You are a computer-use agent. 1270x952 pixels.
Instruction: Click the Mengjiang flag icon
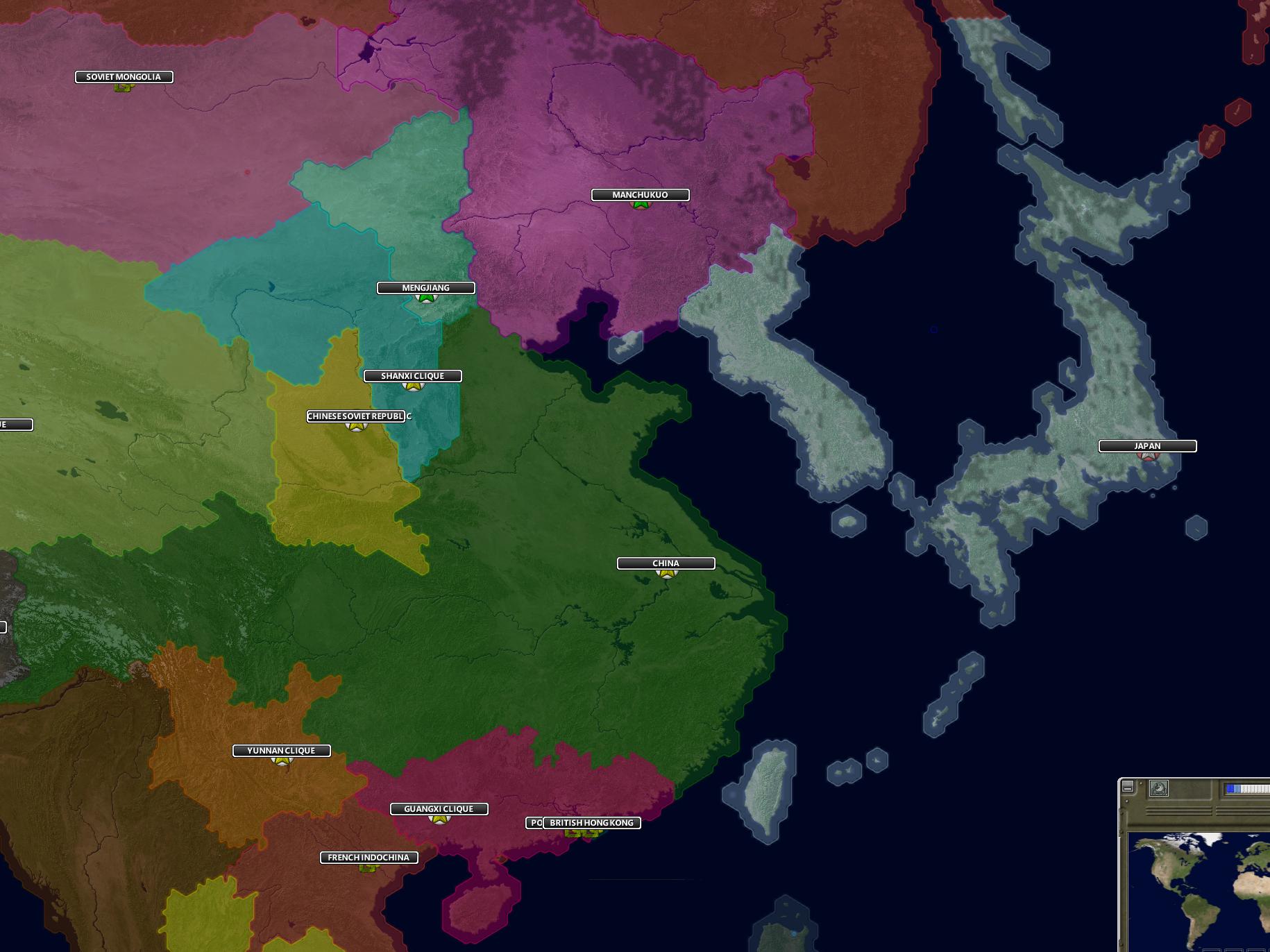[x=425, y=298]
